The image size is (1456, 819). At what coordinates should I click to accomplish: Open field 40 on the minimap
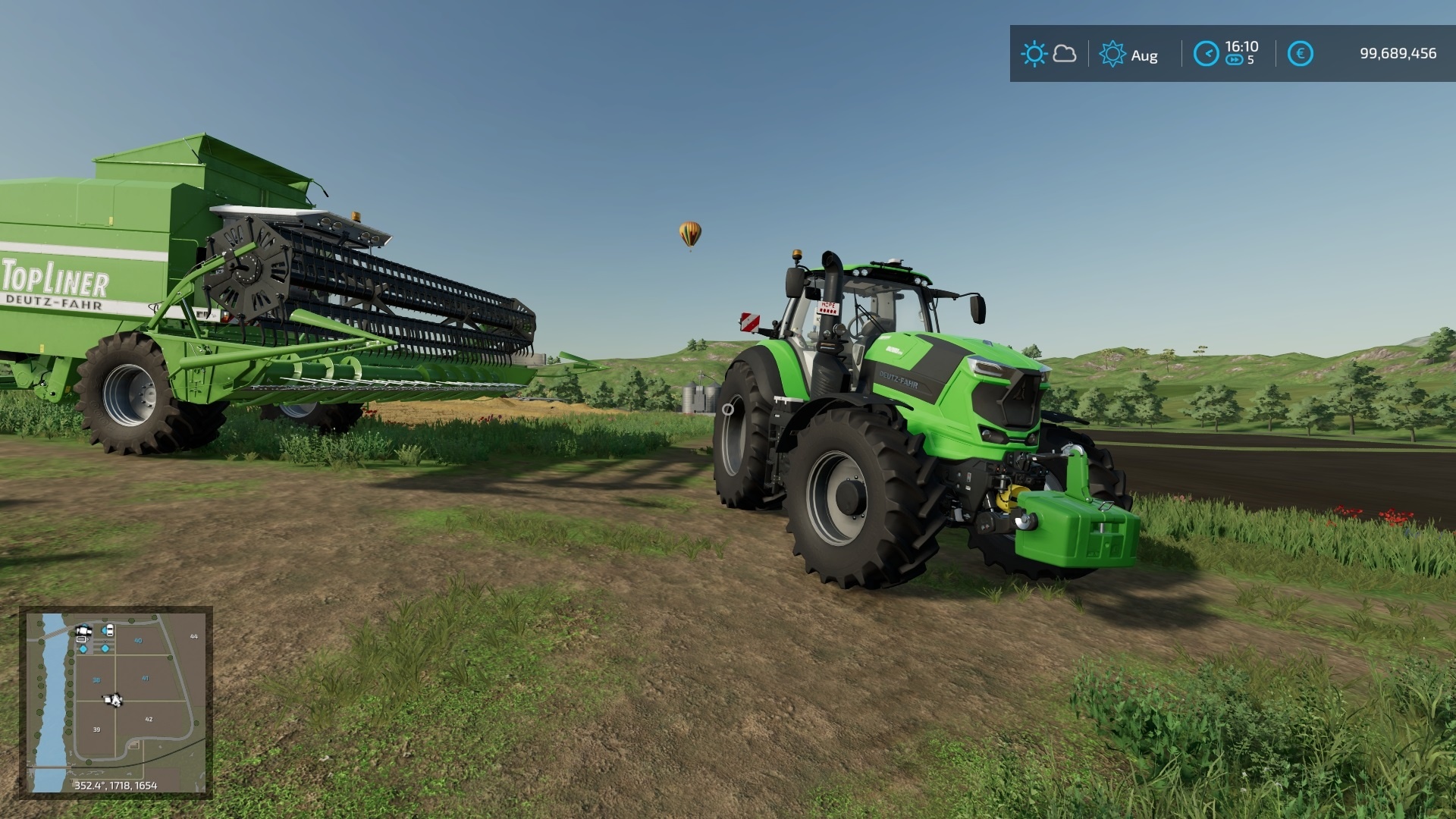pyautogui.click(x=138, y=641)
